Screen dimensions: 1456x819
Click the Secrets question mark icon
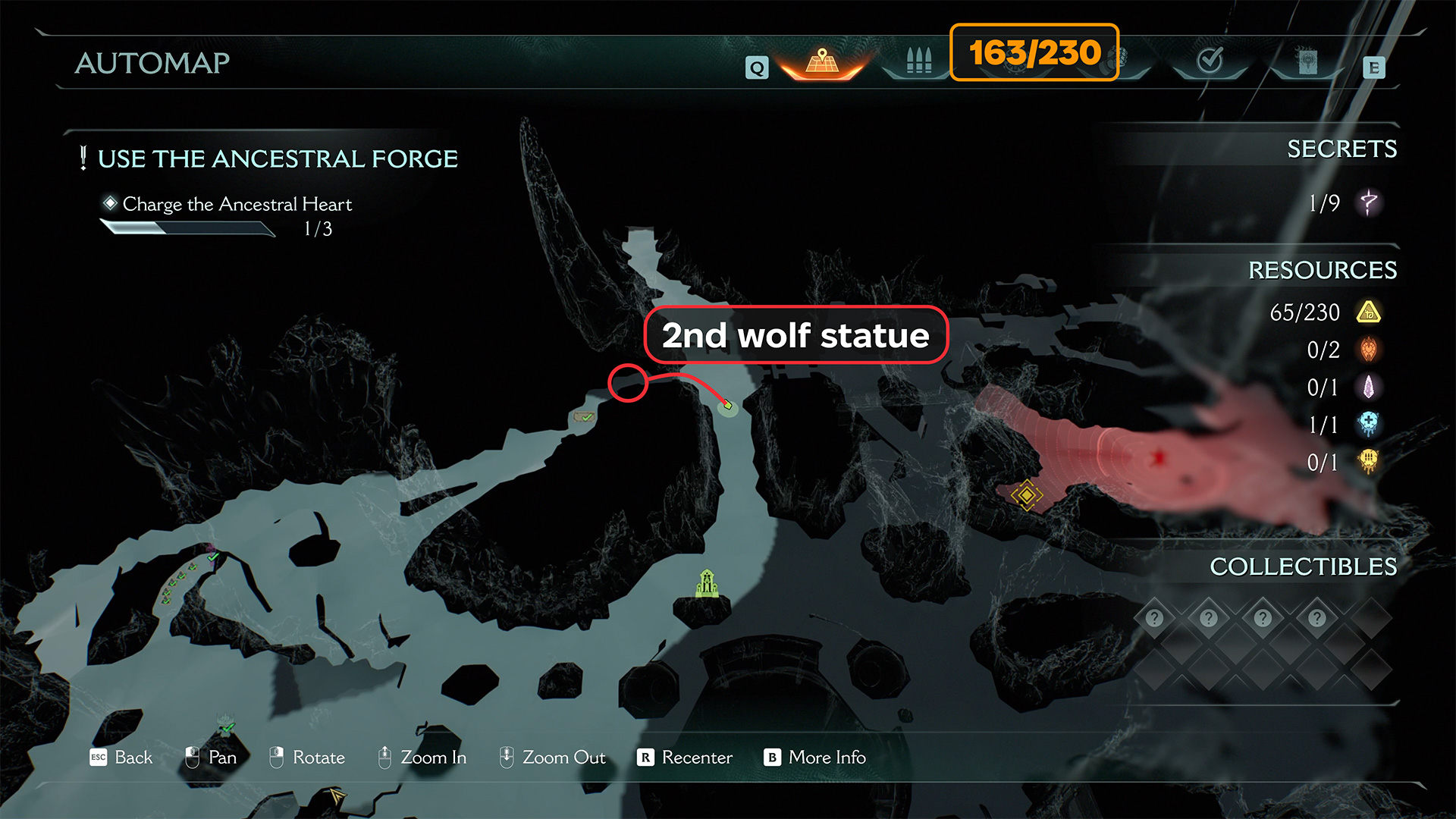[x=1369, y=202]
